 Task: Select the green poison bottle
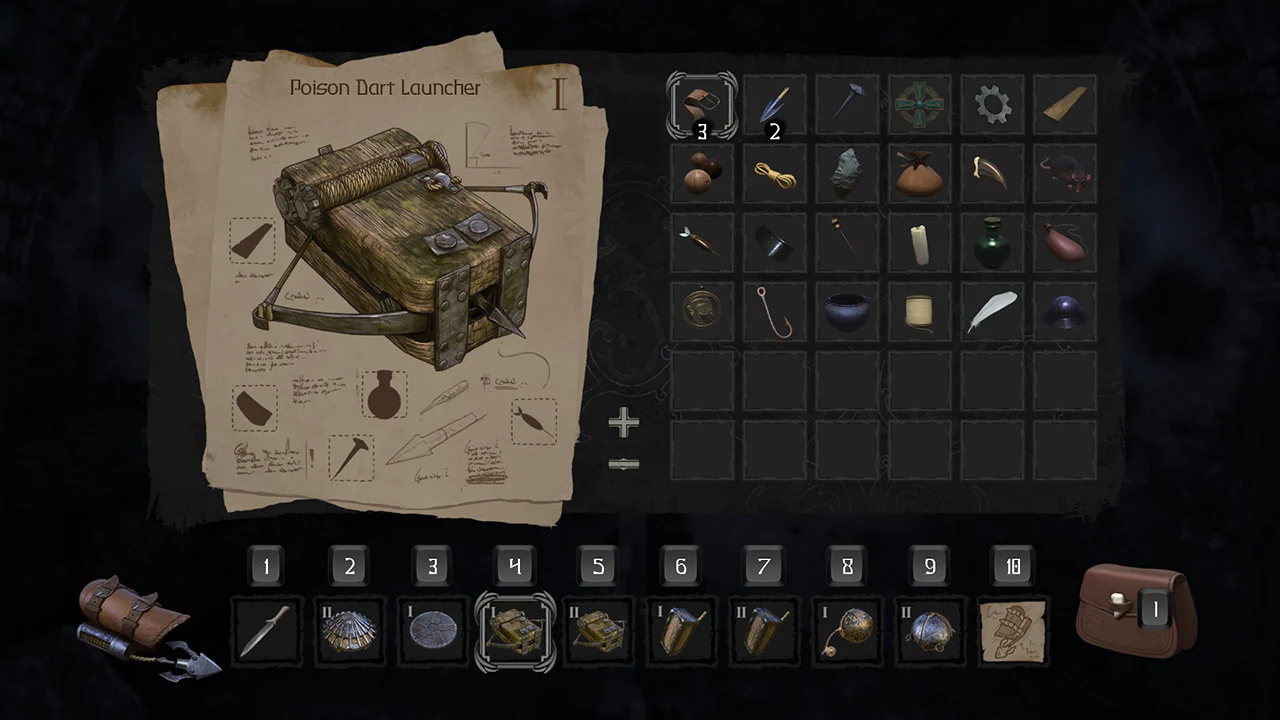[993, 243]
